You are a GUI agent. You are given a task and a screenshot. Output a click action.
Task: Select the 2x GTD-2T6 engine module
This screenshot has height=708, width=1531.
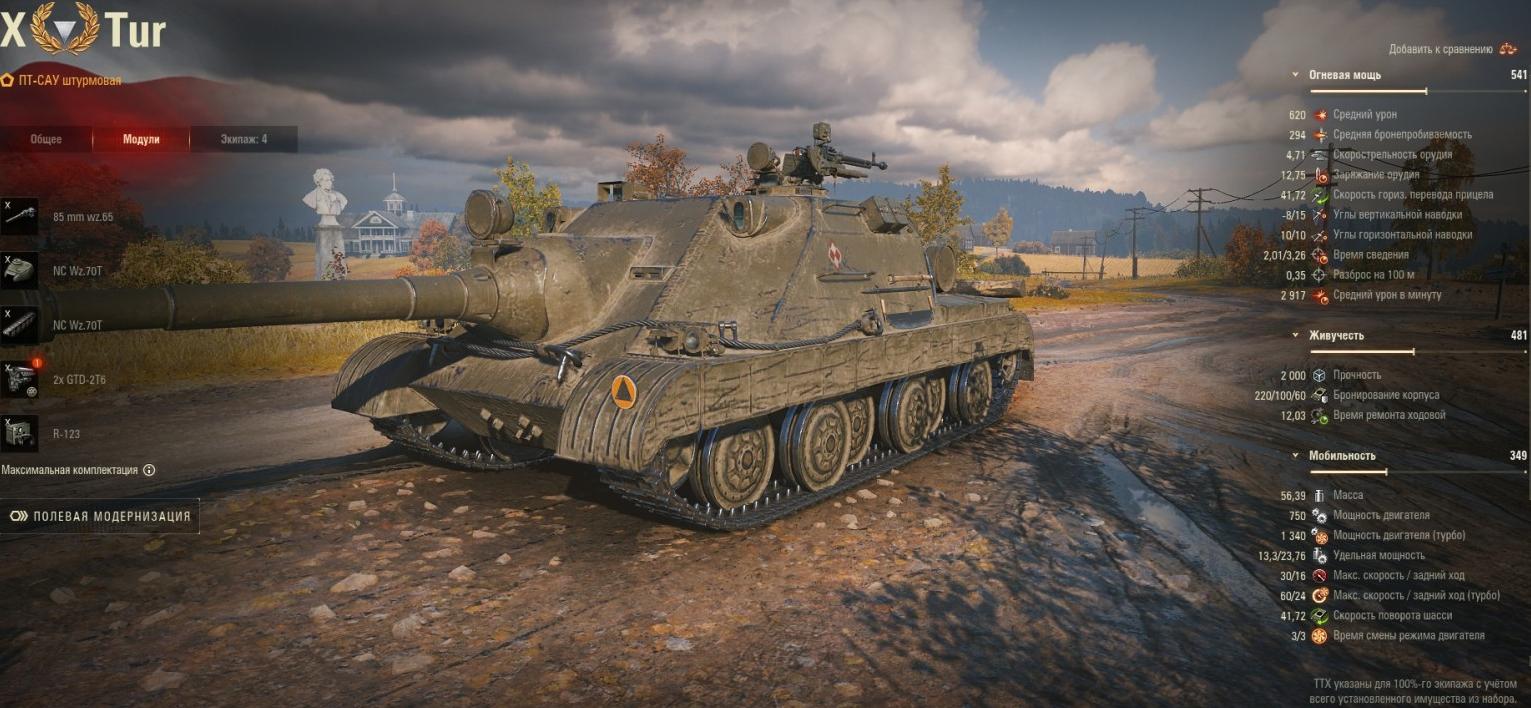tap(20, 379)
